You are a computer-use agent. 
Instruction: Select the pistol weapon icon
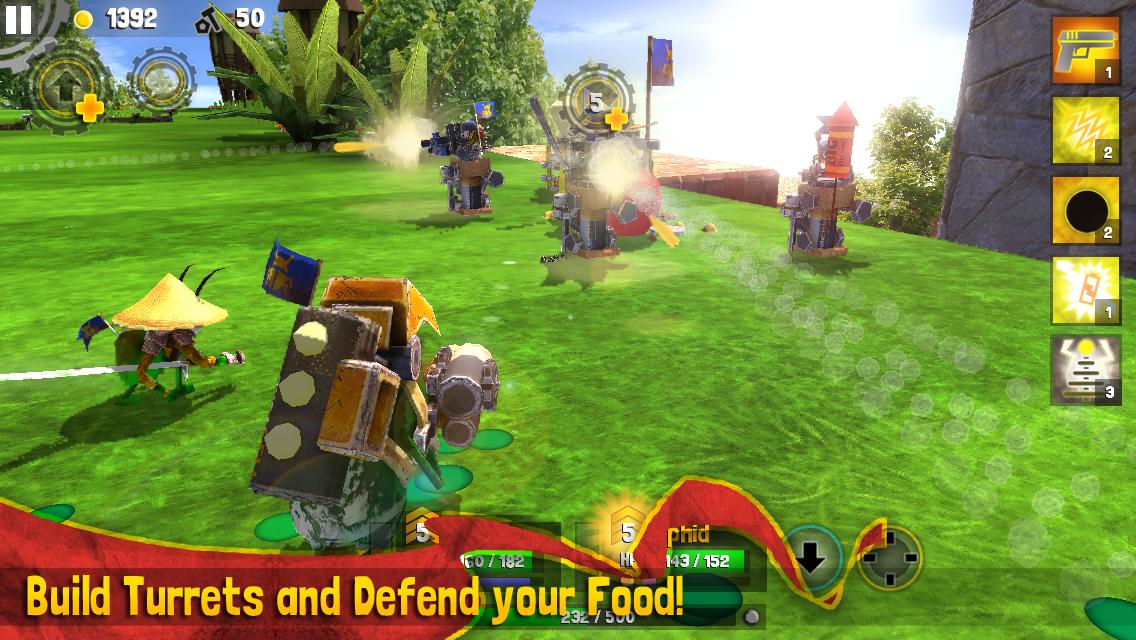pos(1085,50)
